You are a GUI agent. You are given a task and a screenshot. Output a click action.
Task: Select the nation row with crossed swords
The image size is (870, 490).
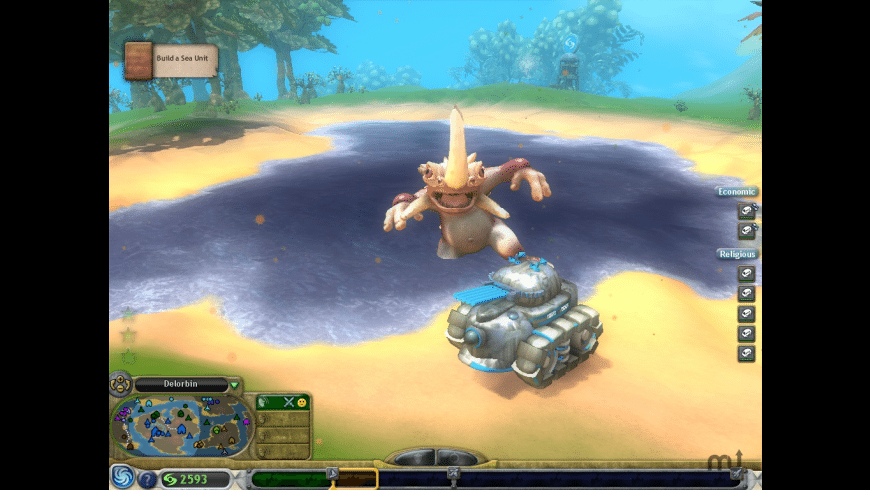pyautogui.click(x=283, y=402)
